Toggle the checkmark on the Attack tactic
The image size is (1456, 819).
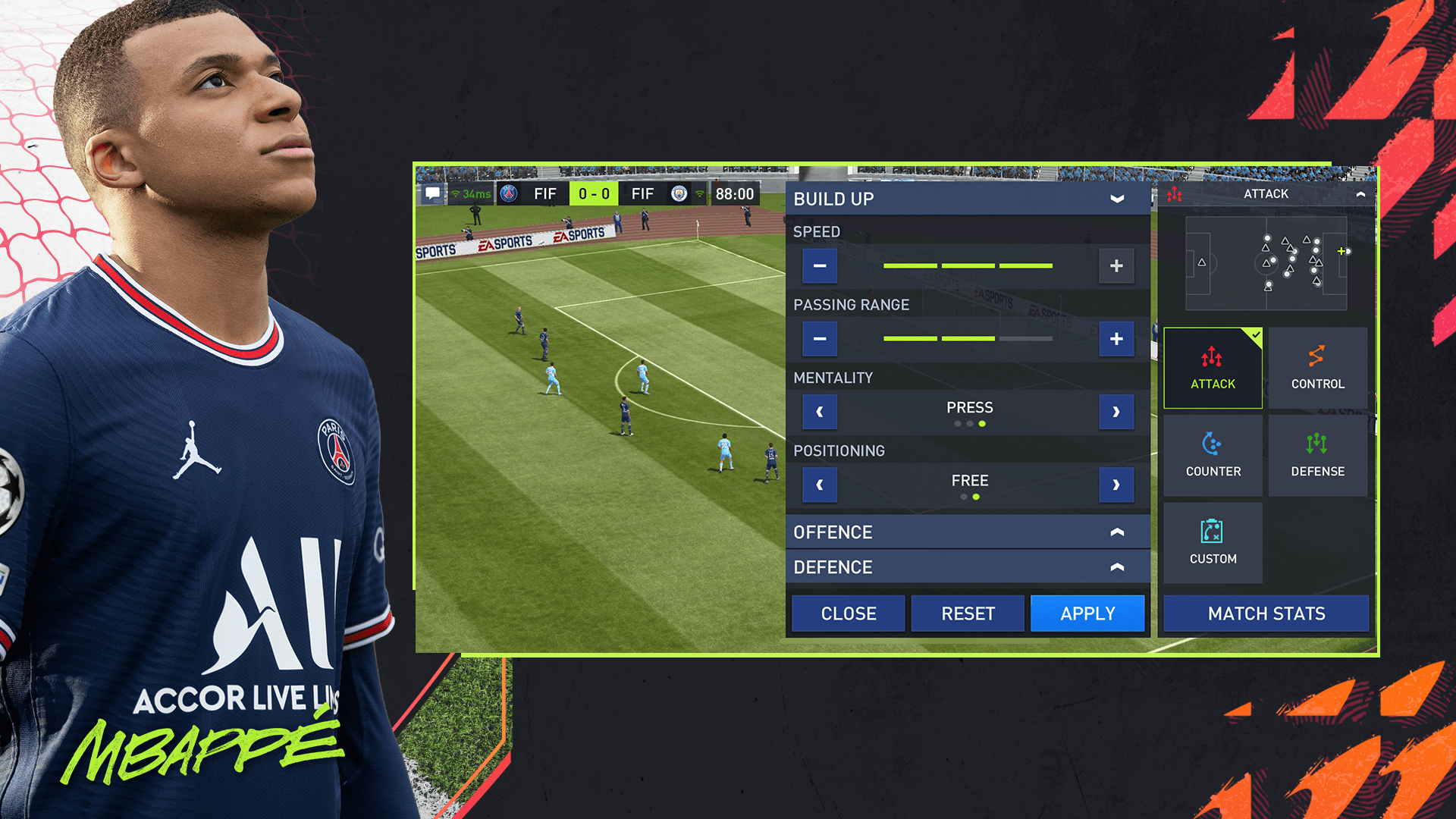point(1255,332)
